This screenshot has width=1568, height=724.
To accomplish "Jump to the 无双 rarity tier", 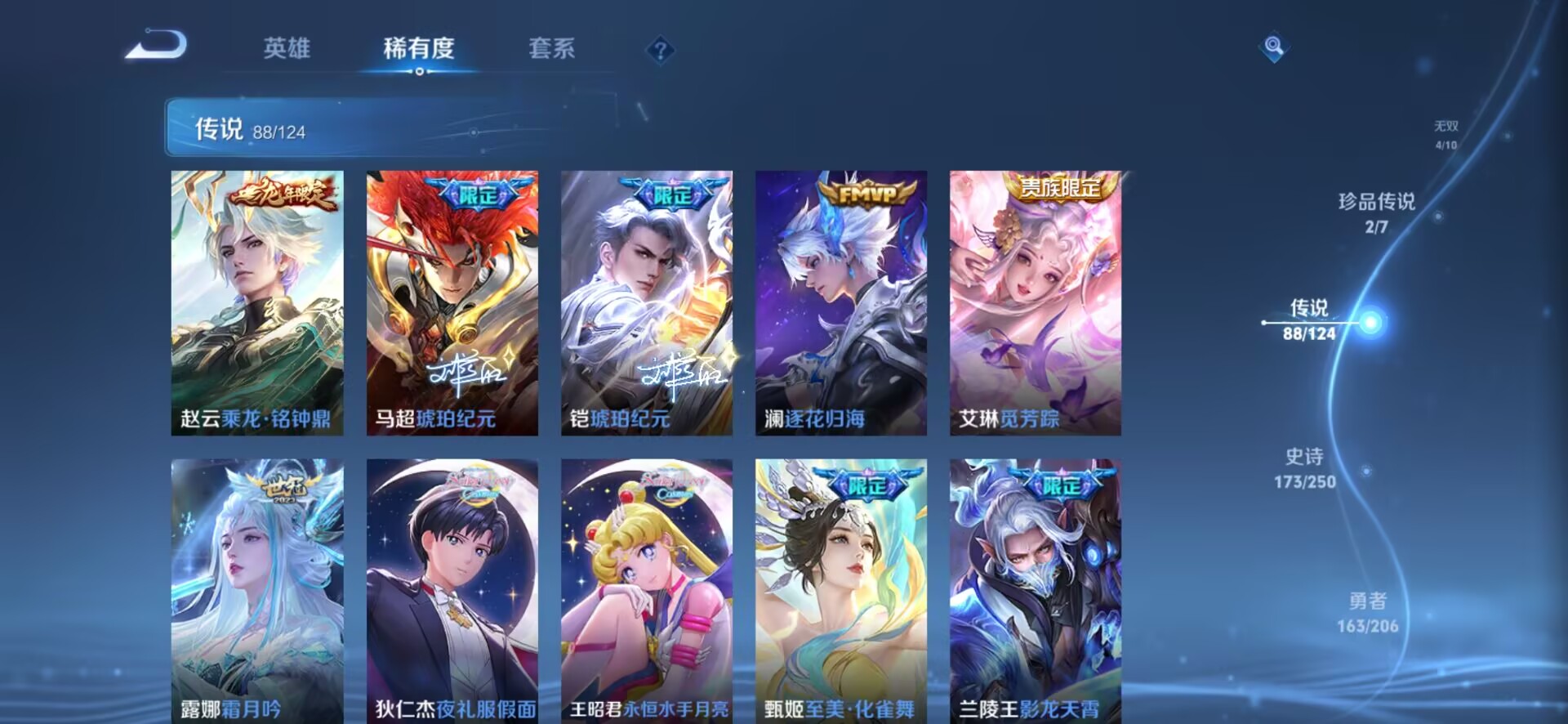I will [1445, 135].
